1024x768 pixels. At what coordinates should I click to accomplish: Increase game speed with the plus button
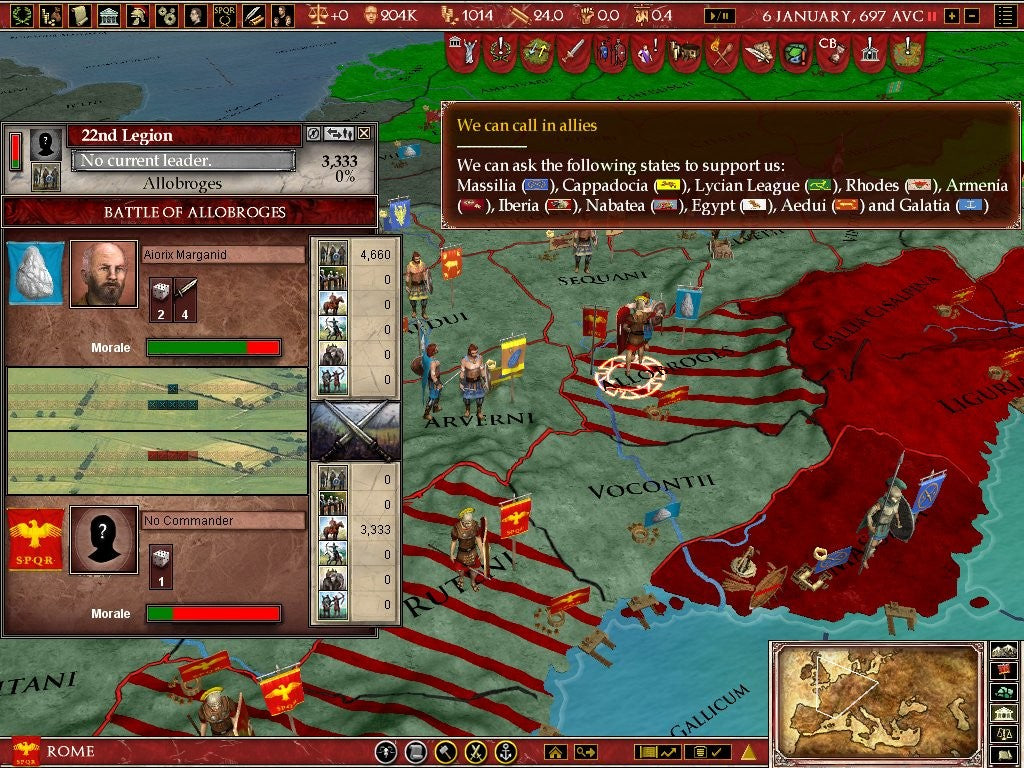pos(951,16)
